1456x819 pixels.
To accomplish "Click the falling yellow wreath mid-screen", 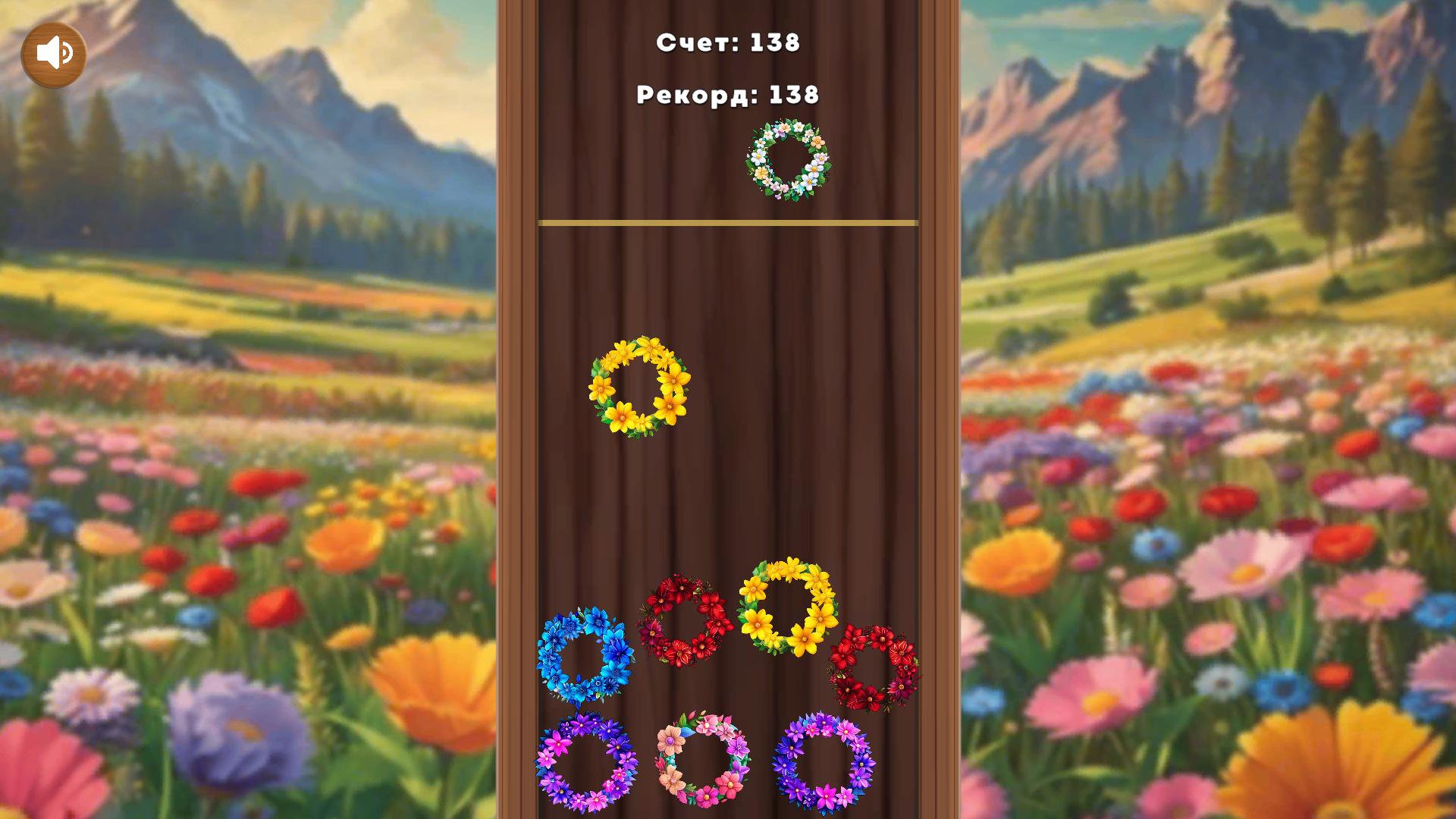I will (639, 387).
